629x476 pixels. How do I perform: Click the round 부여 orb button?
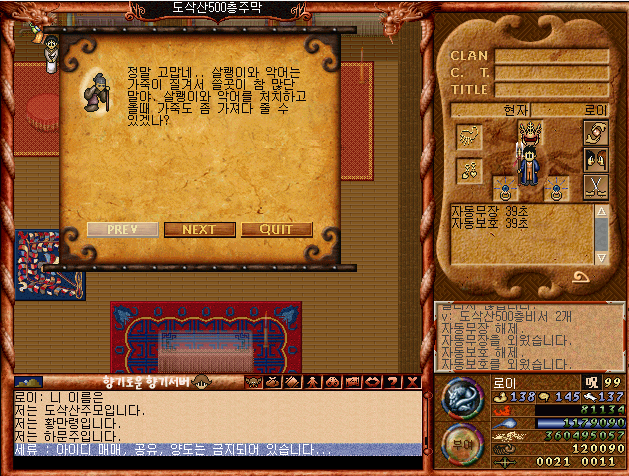pyautogui.click(x=459, y=443)
